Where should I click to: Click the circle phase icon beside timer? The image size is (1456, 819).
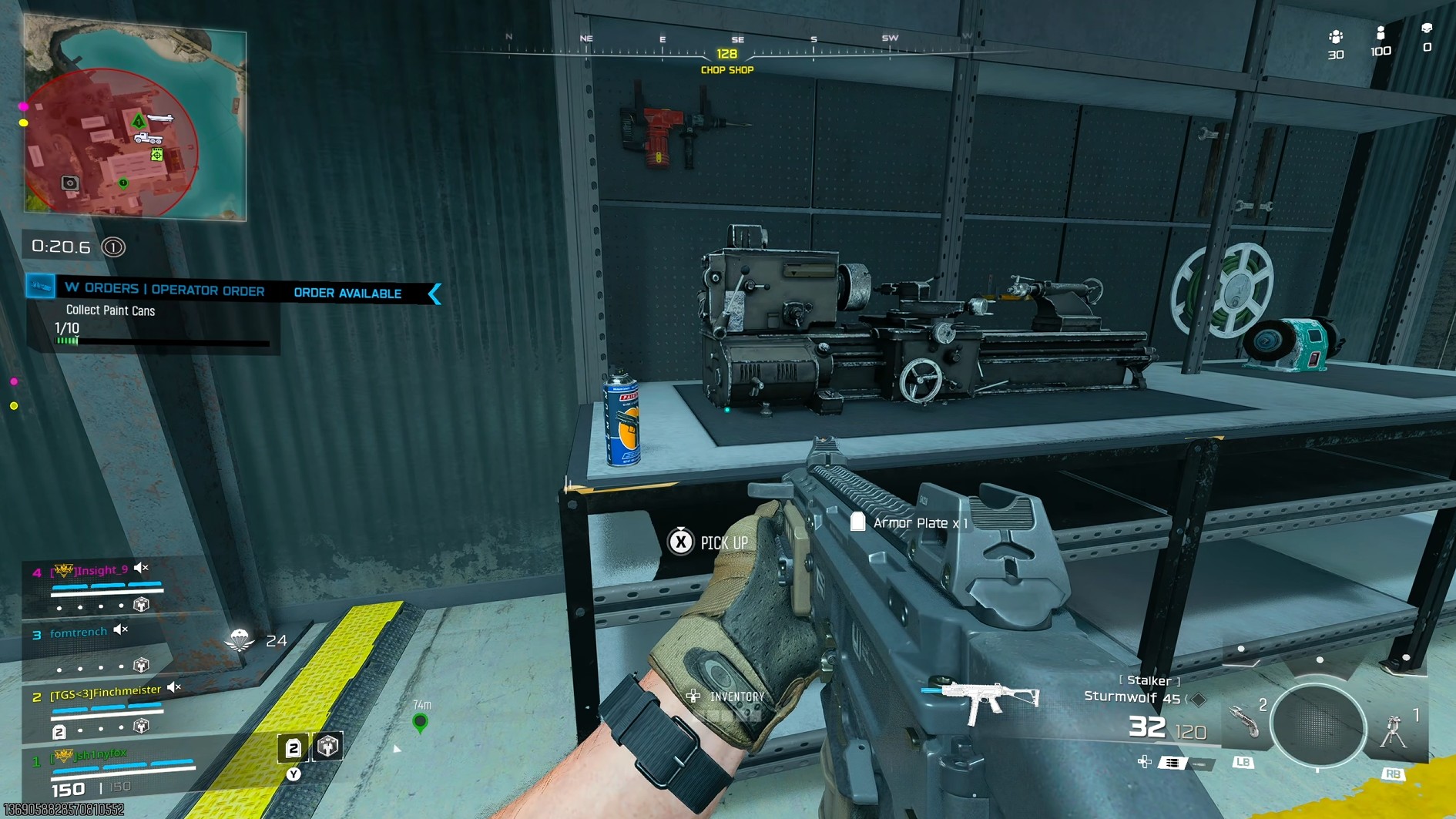pos(113,247)
